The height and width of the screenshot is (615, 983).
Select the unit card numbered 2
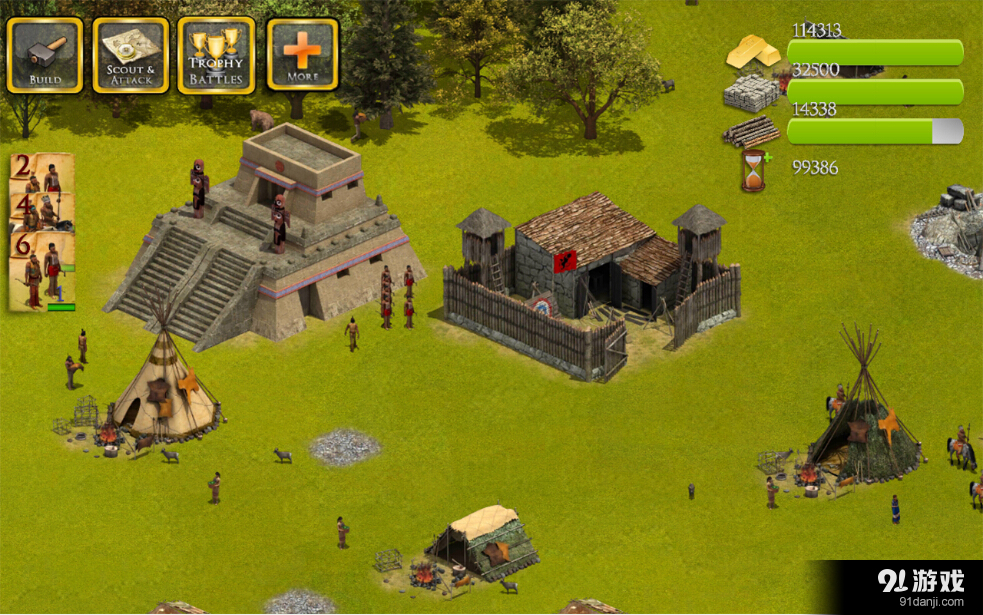(x=42, y=172)
